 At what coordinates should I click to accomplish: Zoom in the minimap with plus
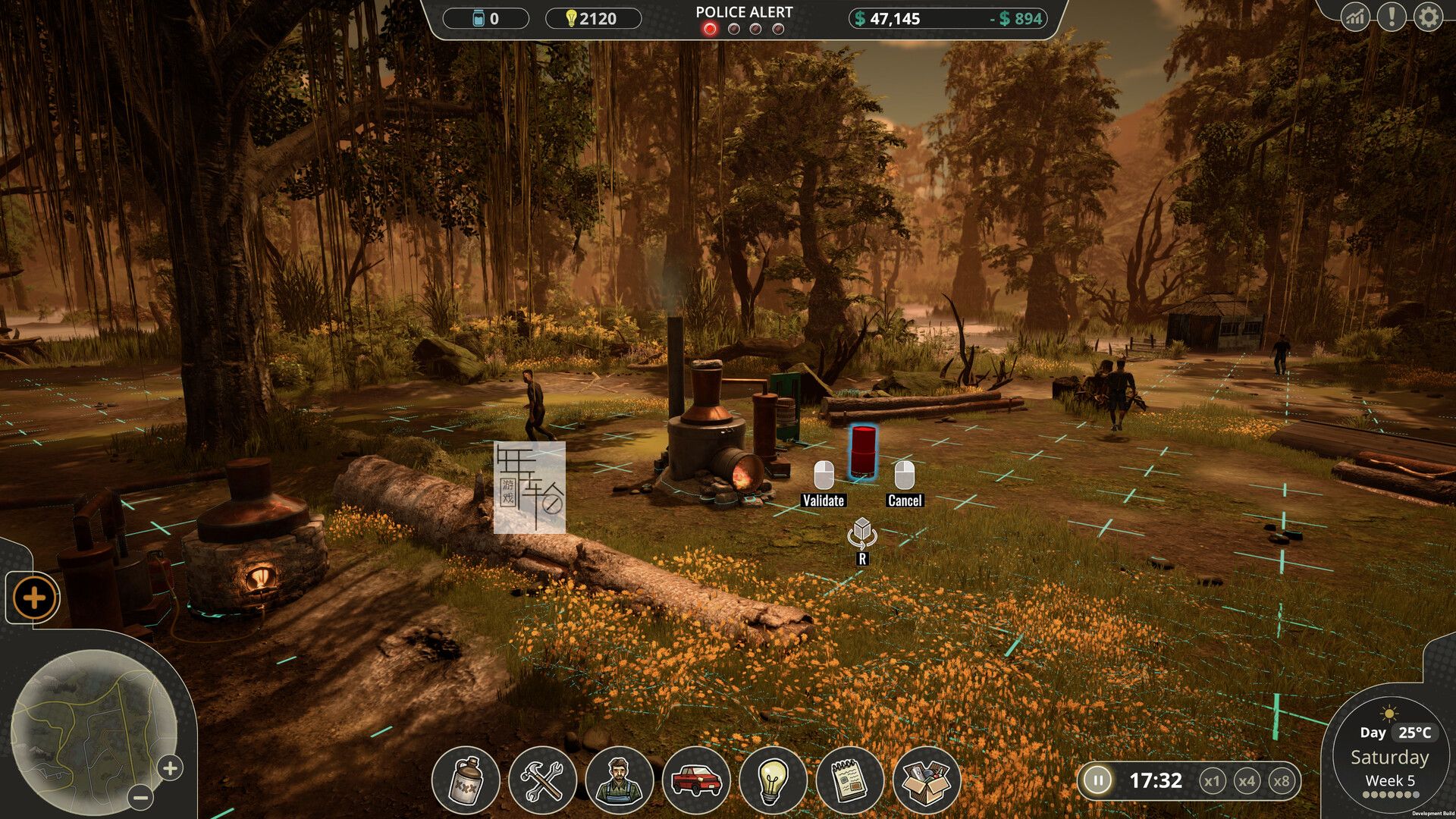pos(171,768)
